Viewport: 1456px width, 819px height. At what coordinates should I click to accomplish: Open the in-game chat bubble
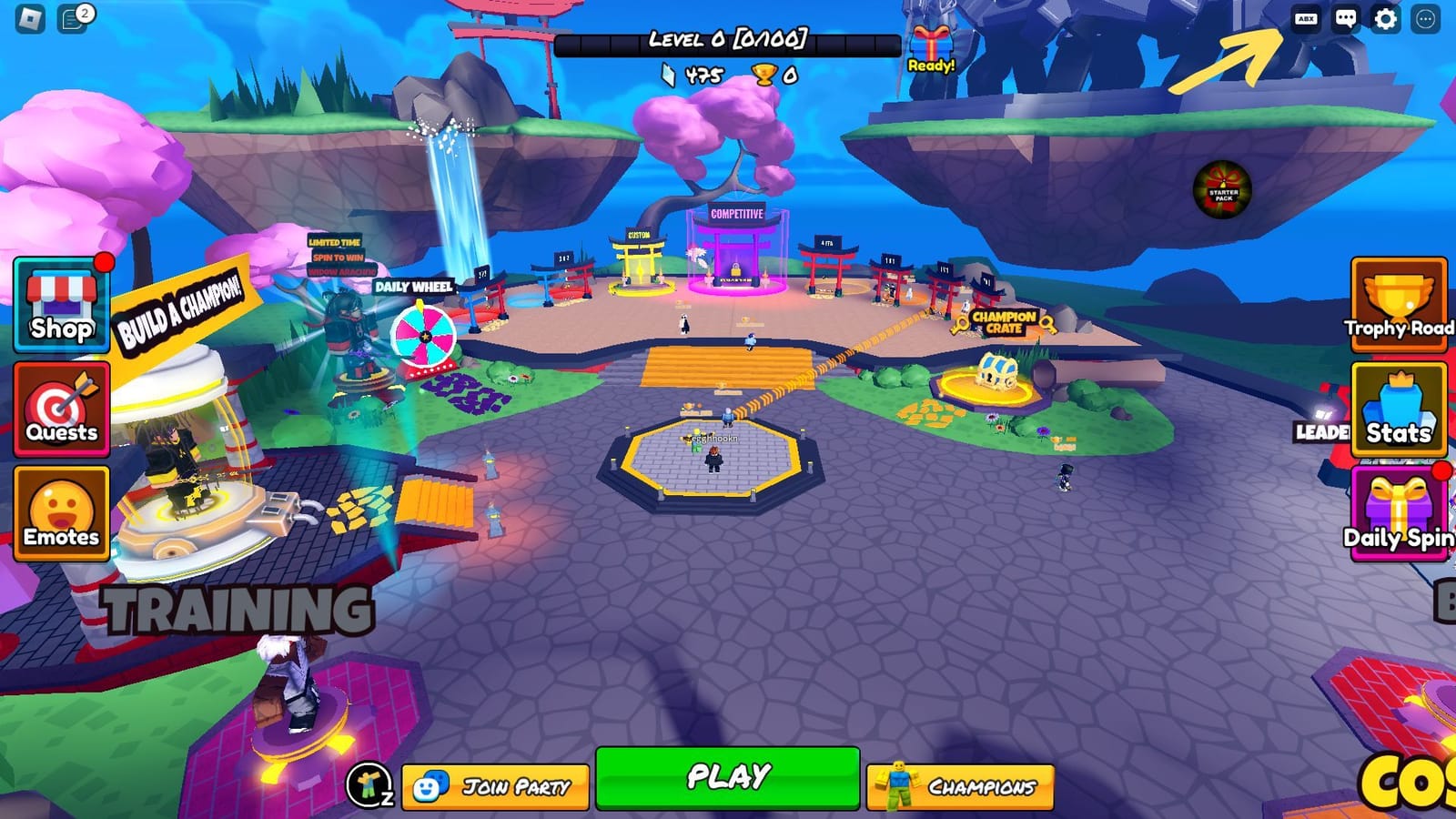[x=1345, y=16]
